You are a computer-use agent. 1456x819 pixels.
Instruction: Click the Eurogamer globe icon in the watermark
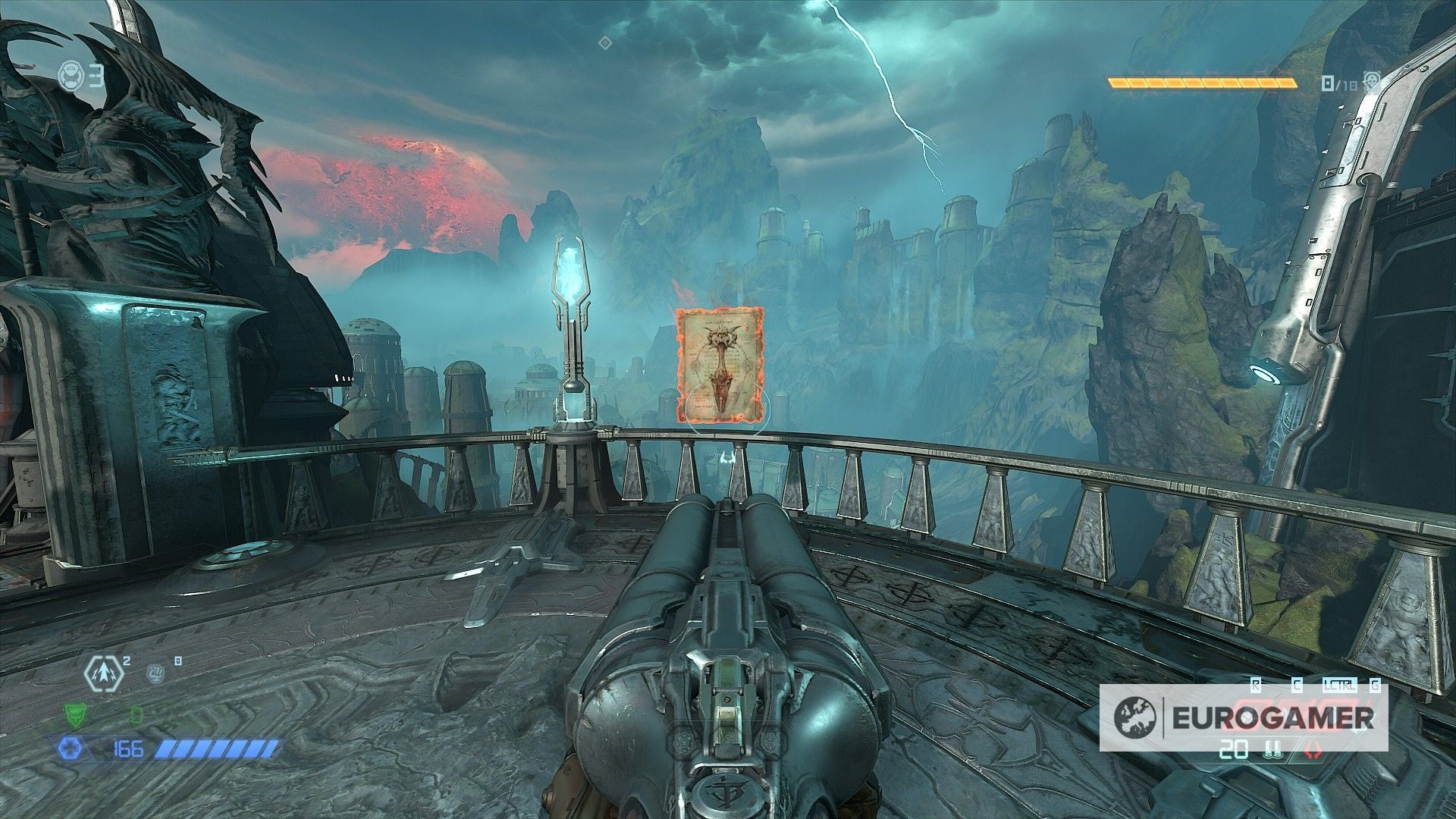pos(1134,717)
